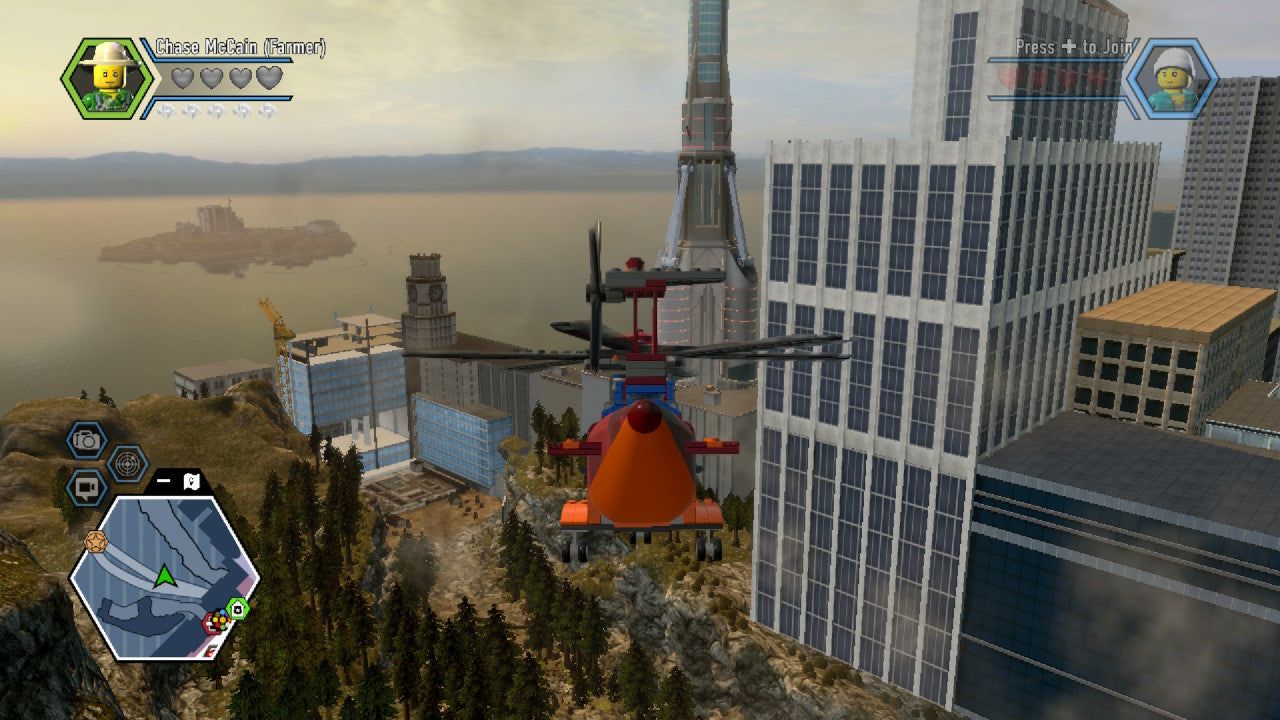Select the Chase McCain (Farmer) name banner
Viewport: 1280px width, 720px height.
pyautogui.click(x=240, y=45)
